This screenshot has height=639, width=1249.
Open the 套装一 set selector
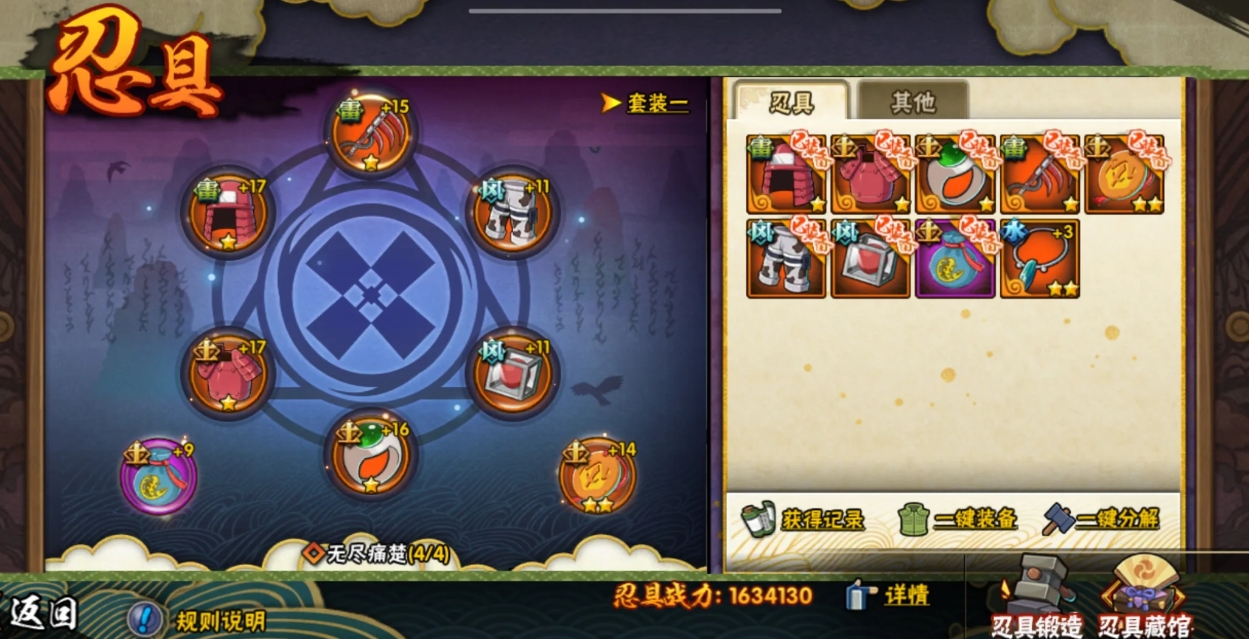(645, 103)
